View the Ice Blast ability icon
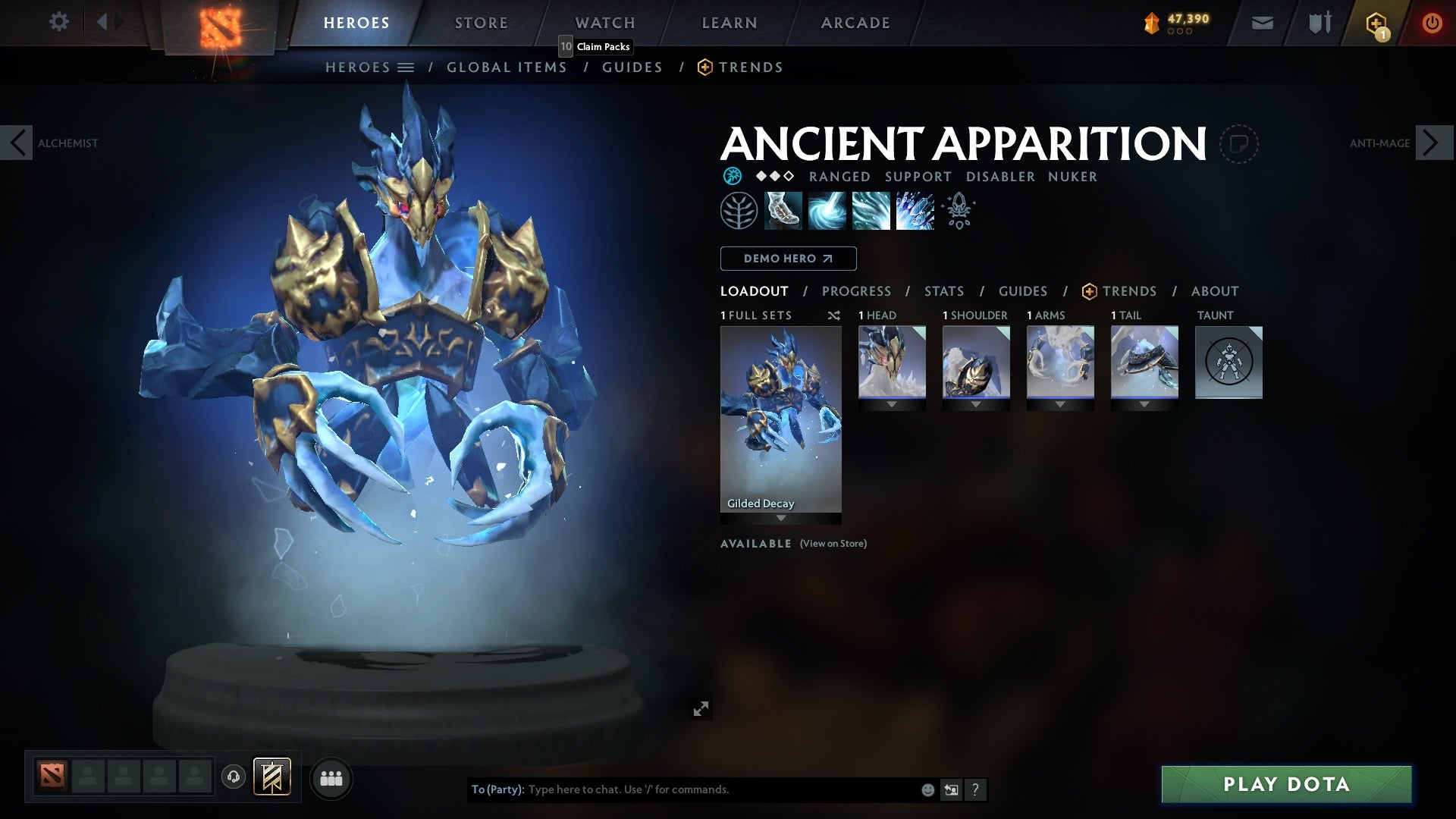The height and width of the screenshot is (819, 1456). tap(914, 210)
